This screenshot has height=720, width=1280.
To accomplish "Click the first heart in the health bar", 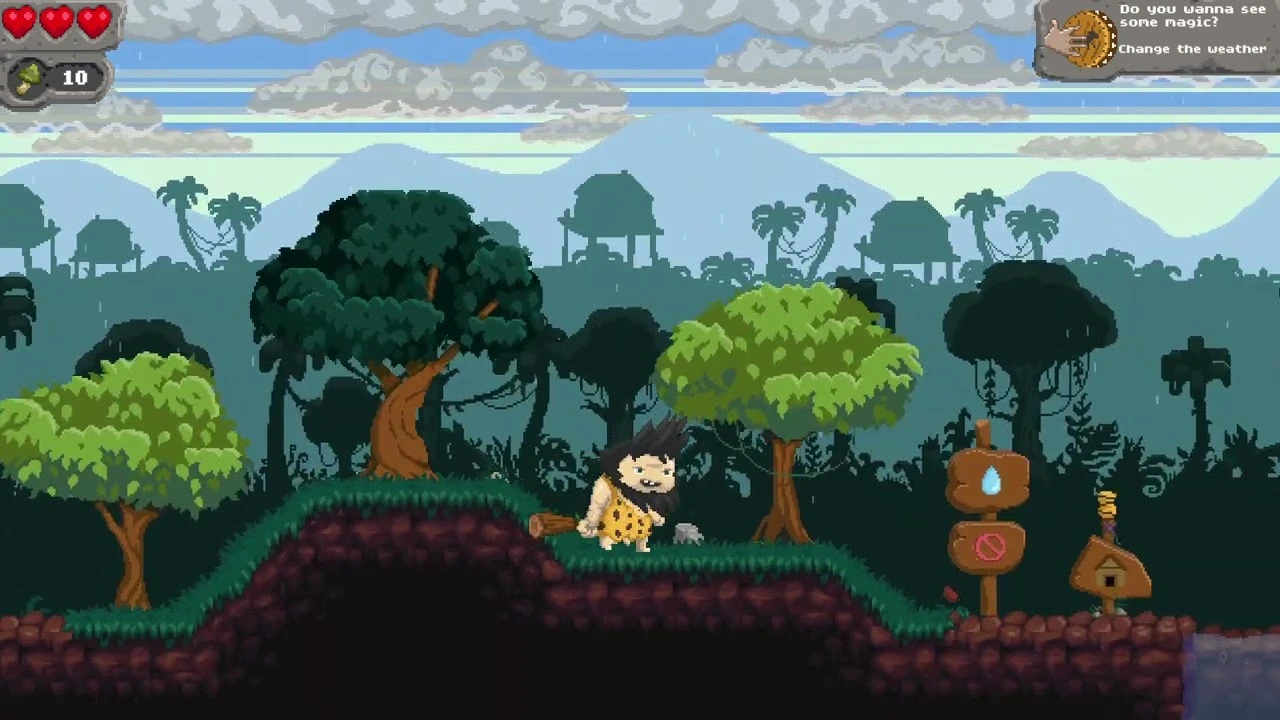I will click(x=20, y=22).
